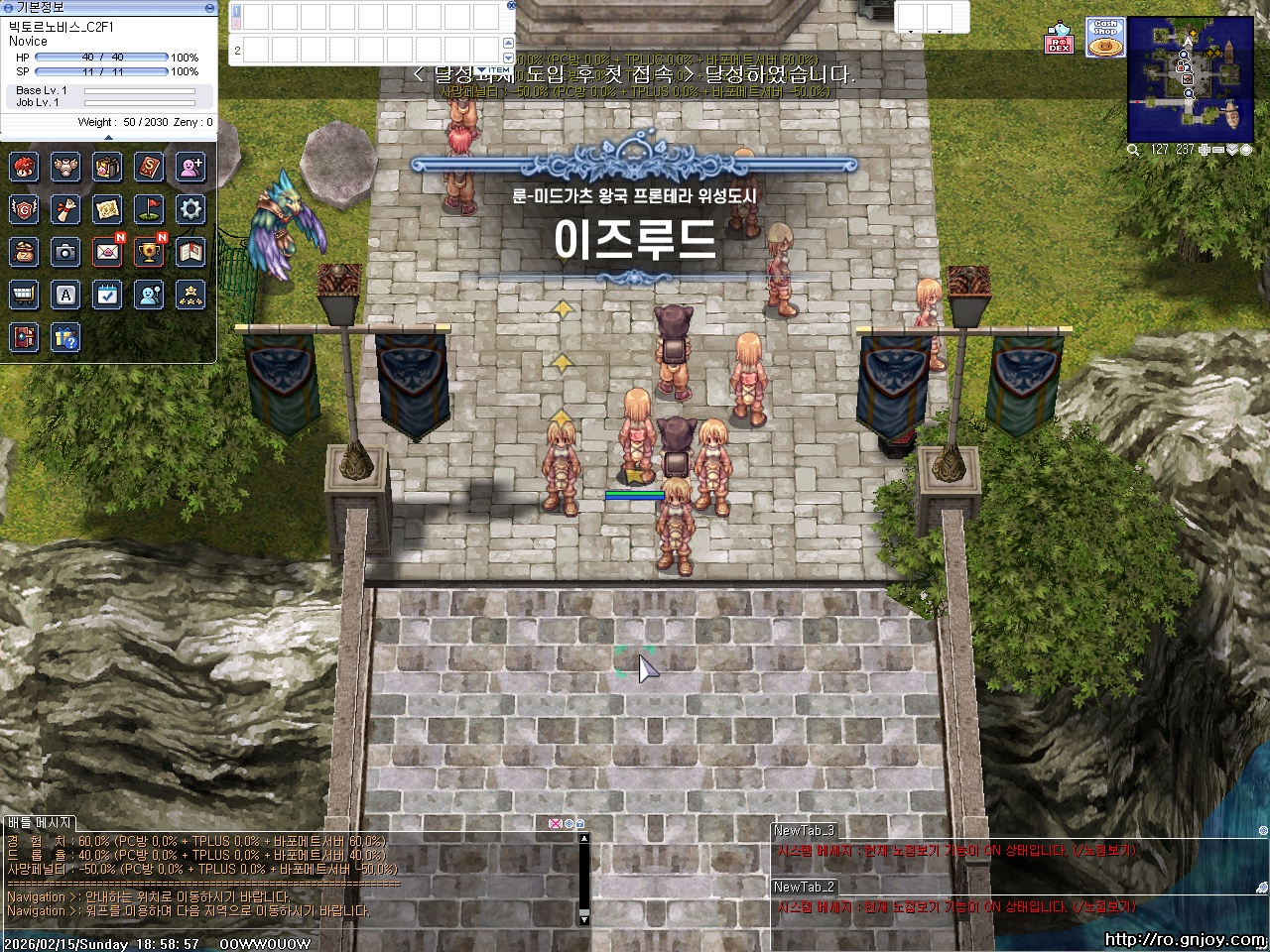Open the skill book window
The image size is (1270, 952).
(x=149, y=167)
